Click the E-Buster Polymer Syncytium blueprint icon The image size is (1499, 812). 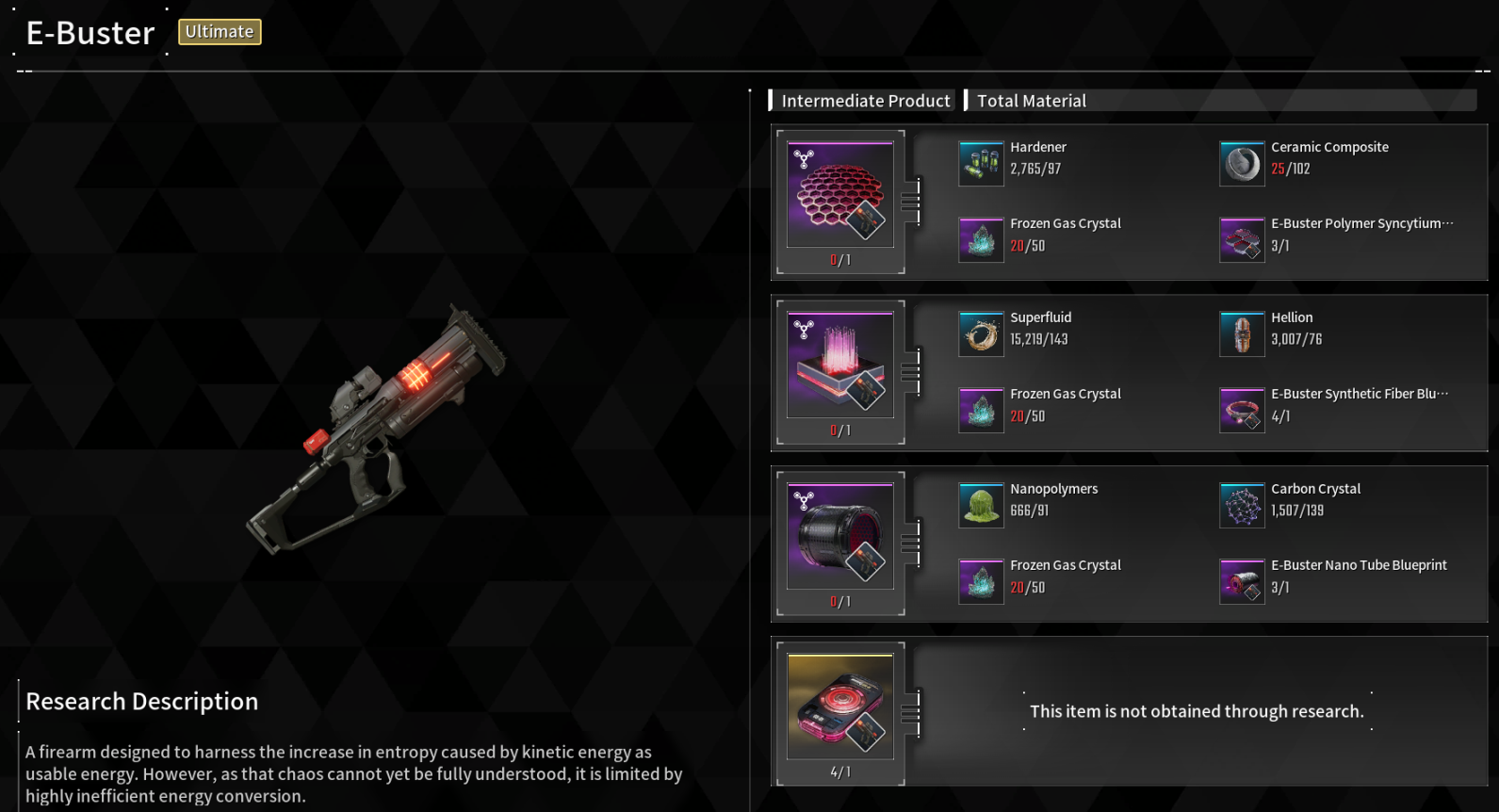(1242, 240)
